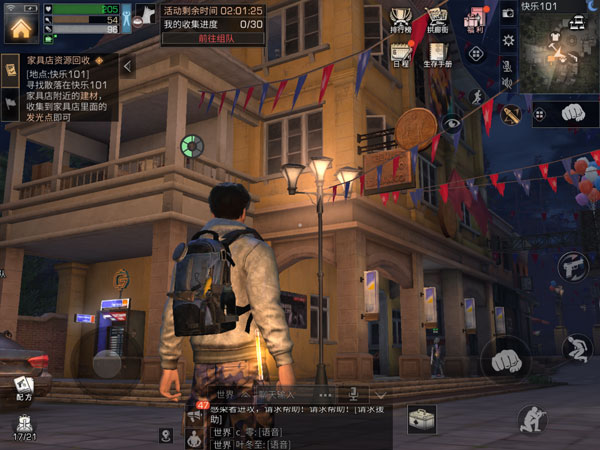600x450 pixels.
Task: Collapse the quest tracker panel arrow
Action: [x=129, y=66]
